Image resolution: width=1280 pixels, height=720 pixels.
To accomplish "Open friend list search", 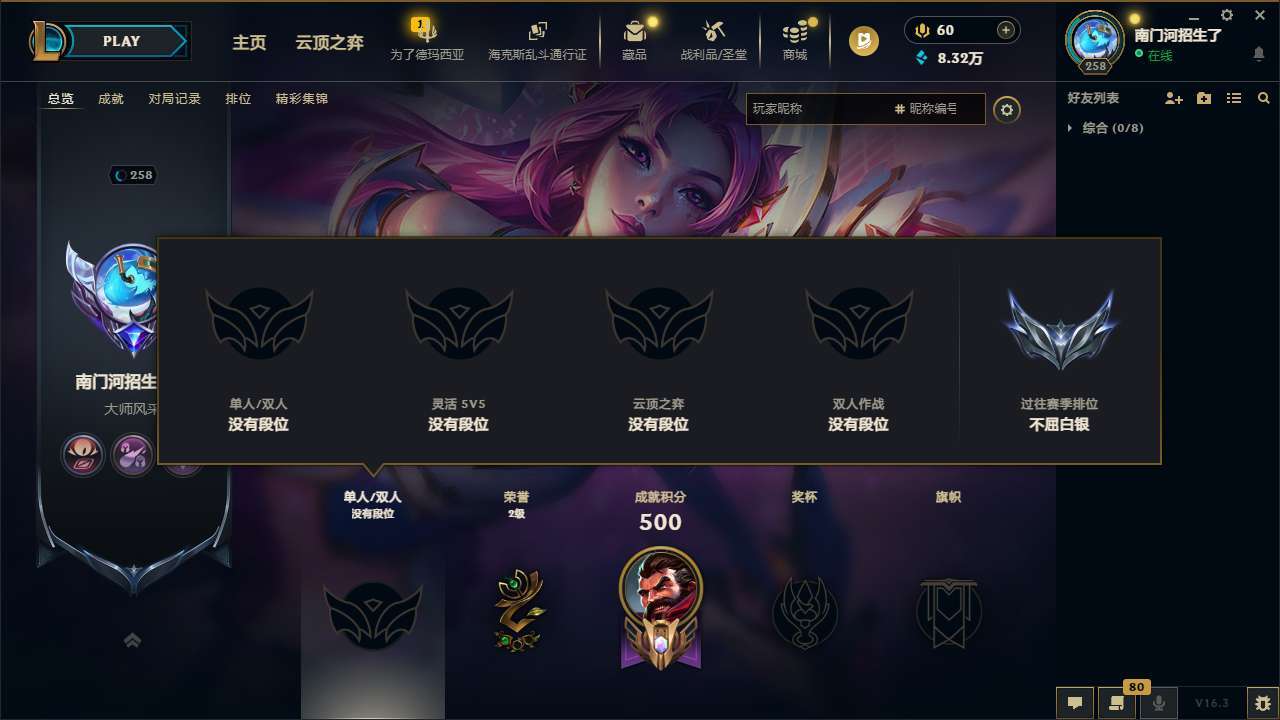I will pos(1264,98).
